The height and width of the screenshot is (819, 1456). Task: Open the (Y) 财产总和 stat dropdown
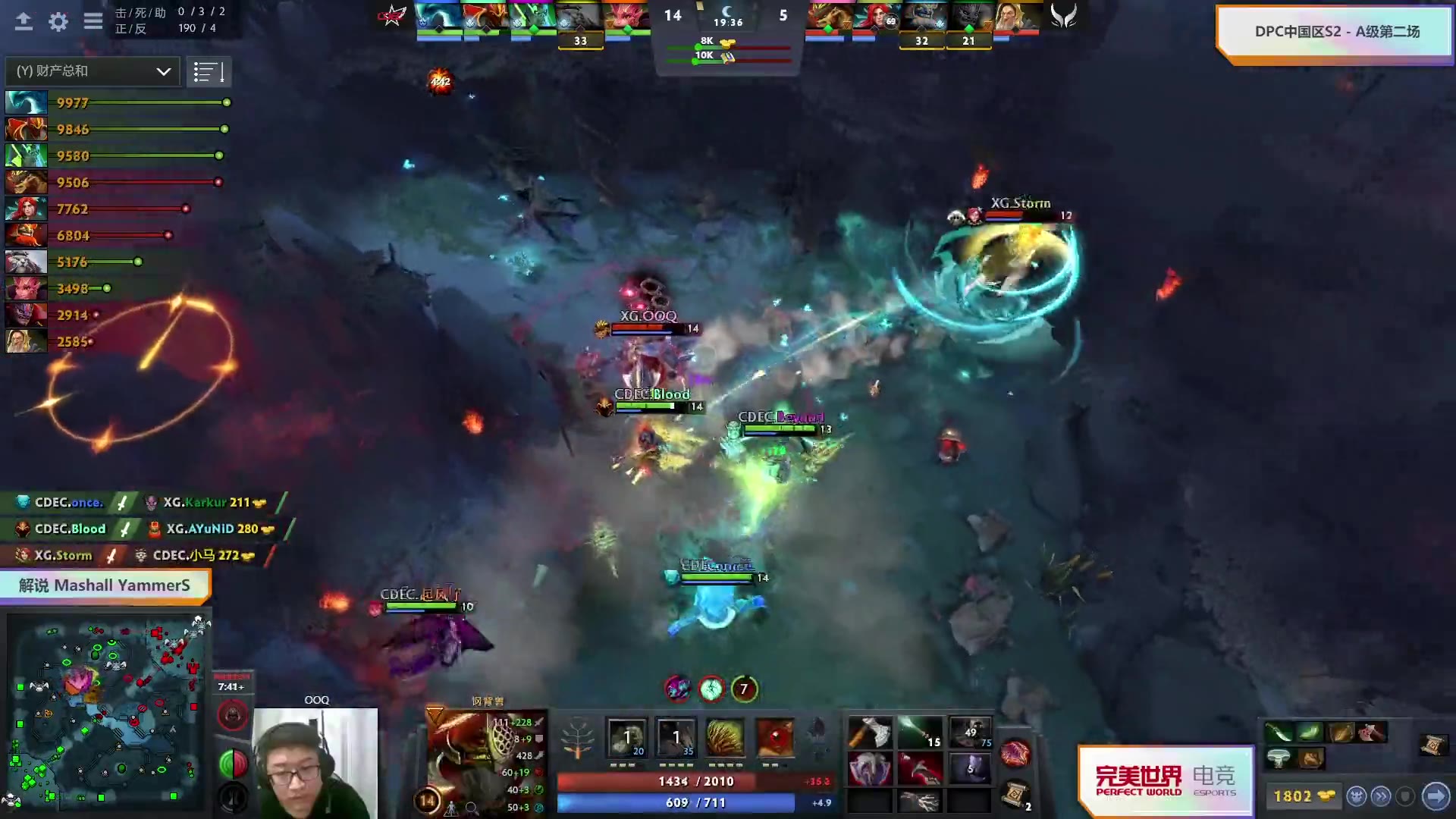pyautogui.click(x=91, y=71)
